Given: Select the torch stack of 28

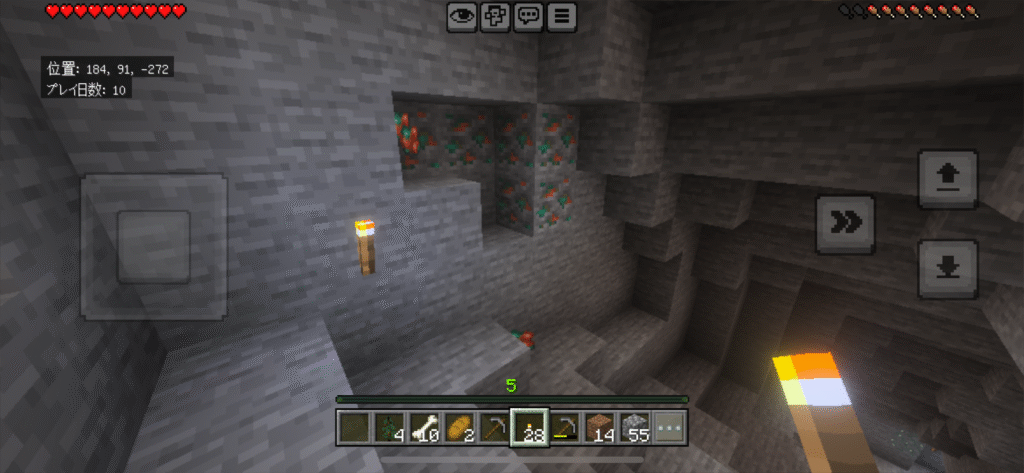Looking at the screenshot, I should tap(530, 428).
